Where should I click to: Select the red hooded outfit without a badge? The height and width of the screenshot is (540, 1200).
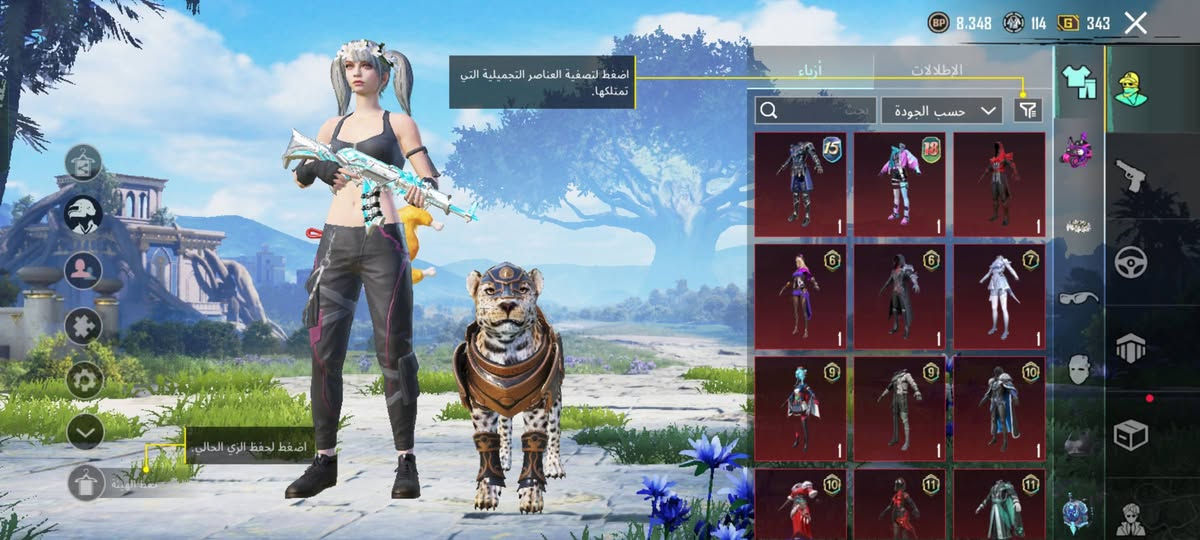coord(998,184)
